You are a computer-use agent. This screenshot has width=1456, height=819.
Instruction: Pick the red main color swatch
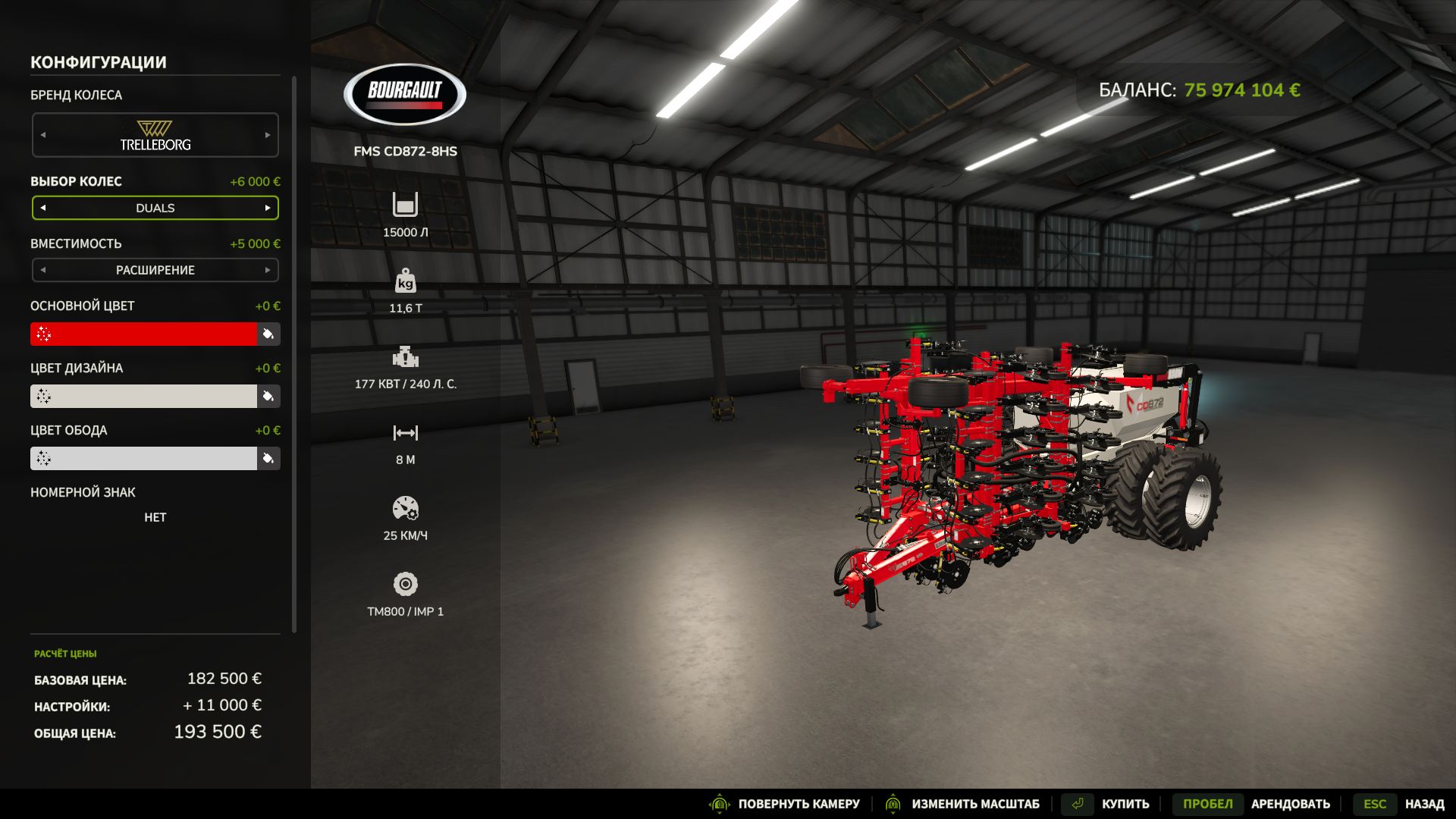coord(144,334)
